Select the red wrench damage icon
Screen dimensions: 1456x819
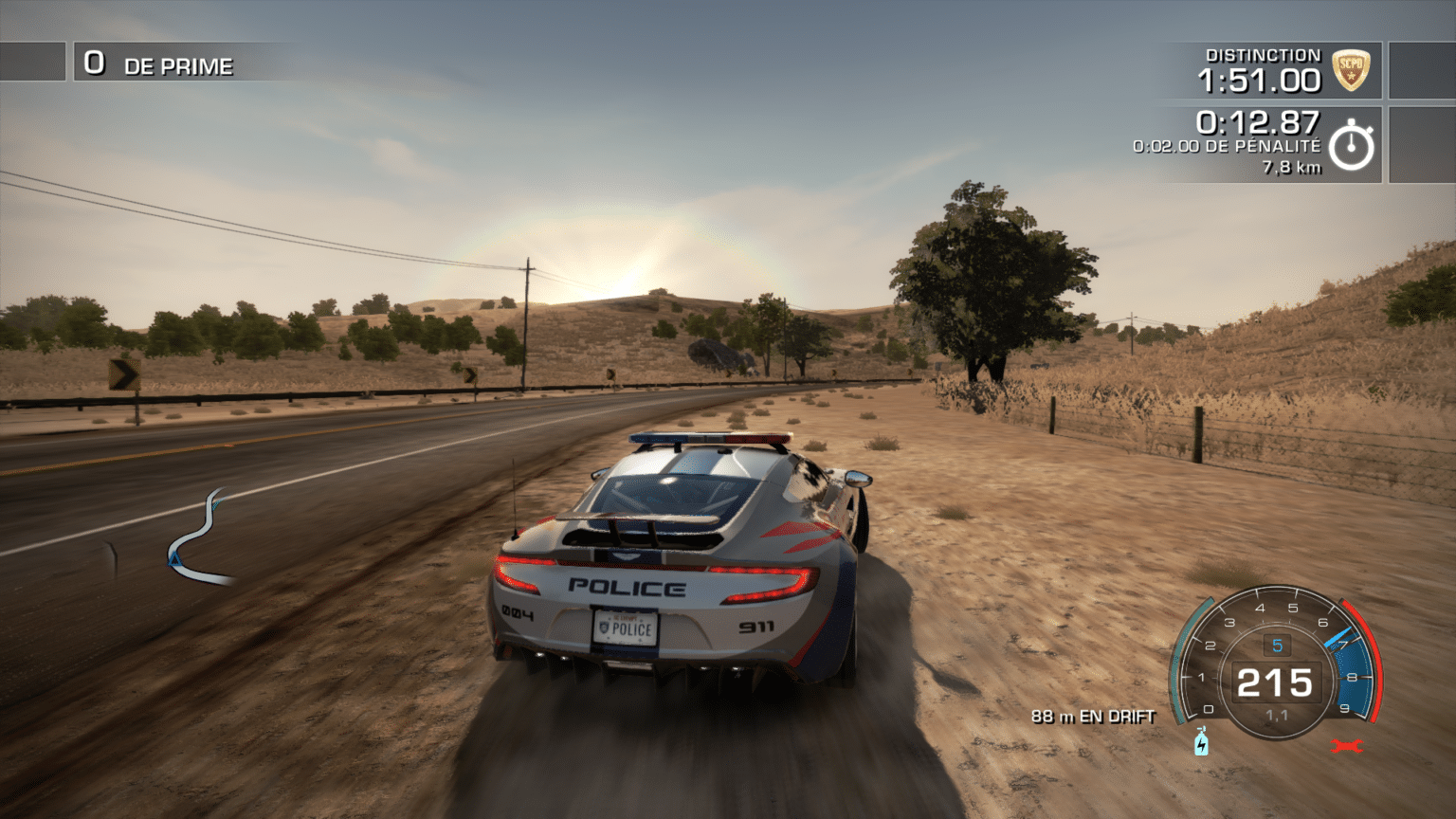[x=1345, y=746]
